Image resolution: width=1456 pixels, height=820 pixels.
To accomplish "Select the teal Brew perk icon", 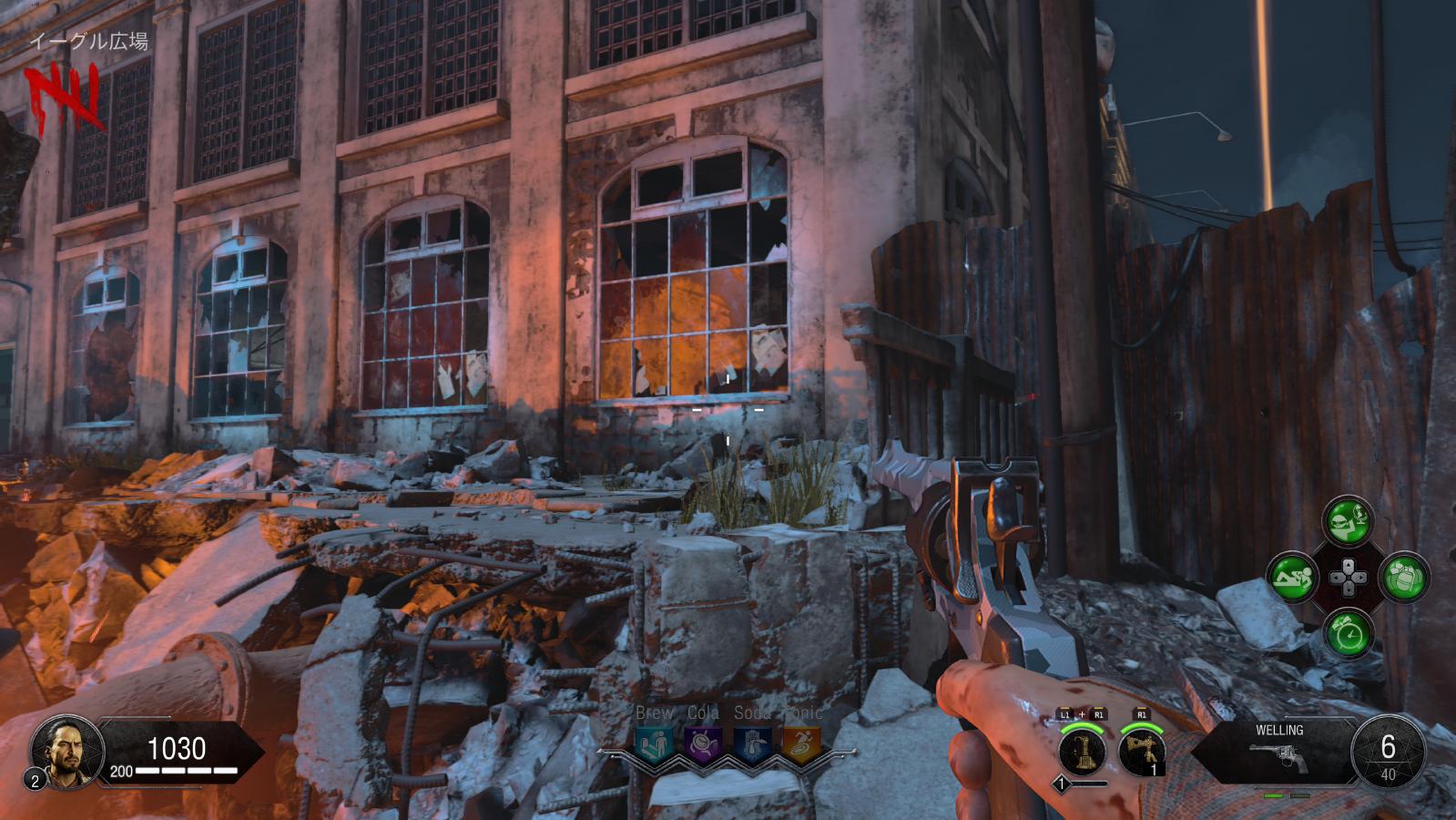I will (654, 743).
